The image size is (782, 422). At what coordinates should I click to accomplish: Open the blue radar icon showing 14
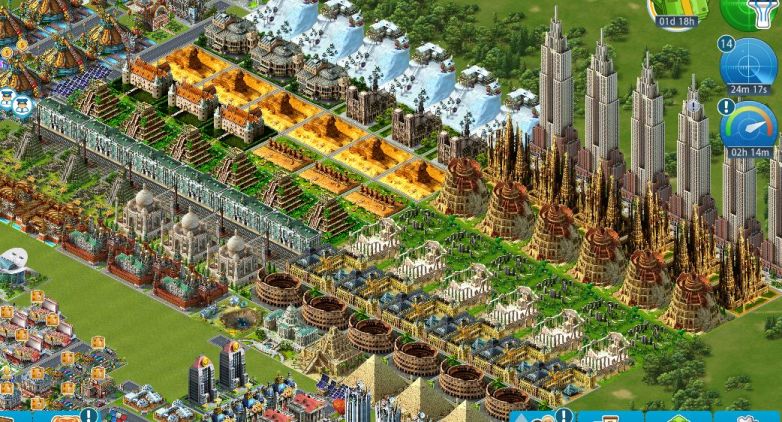[x=748, y=65]
